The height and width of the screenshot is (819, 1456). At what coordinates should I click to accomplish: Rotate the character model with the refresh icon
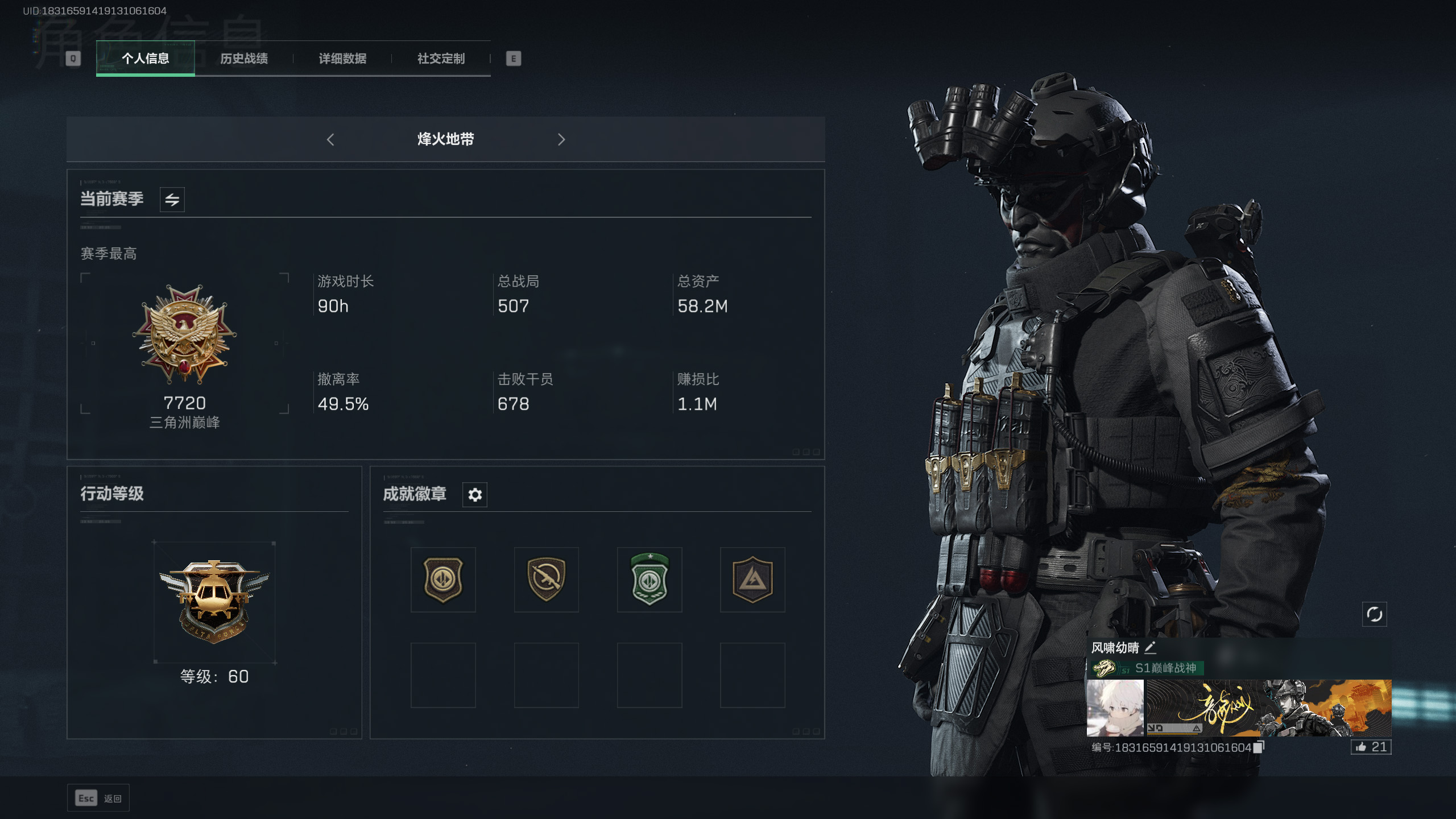1374,614
